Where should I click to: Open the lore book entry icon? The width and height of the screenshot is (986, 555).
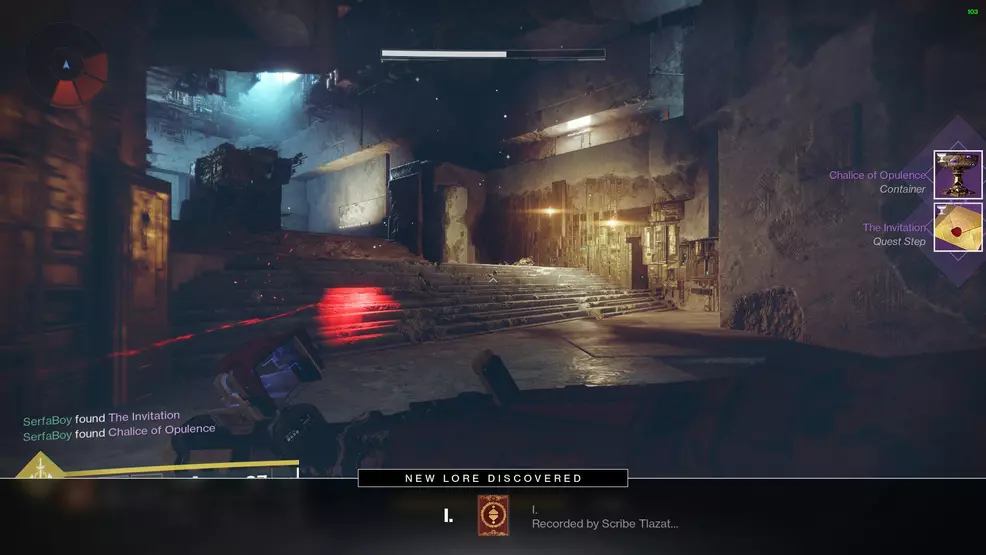coord(492,515)
